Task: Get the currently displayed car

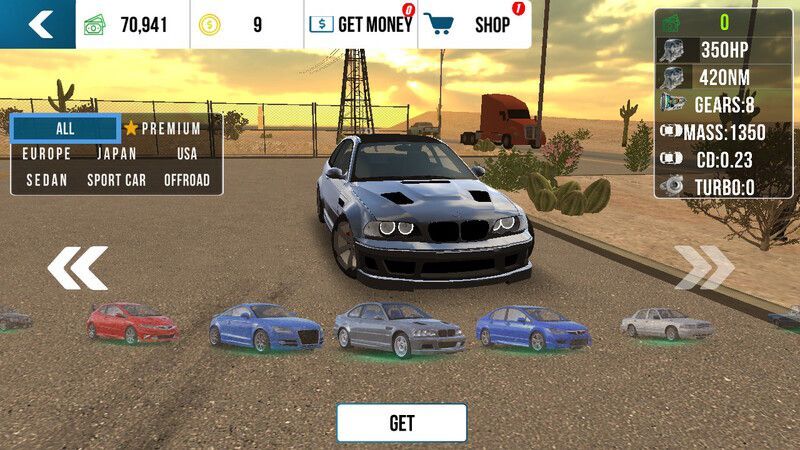Action: pos(401,423)
